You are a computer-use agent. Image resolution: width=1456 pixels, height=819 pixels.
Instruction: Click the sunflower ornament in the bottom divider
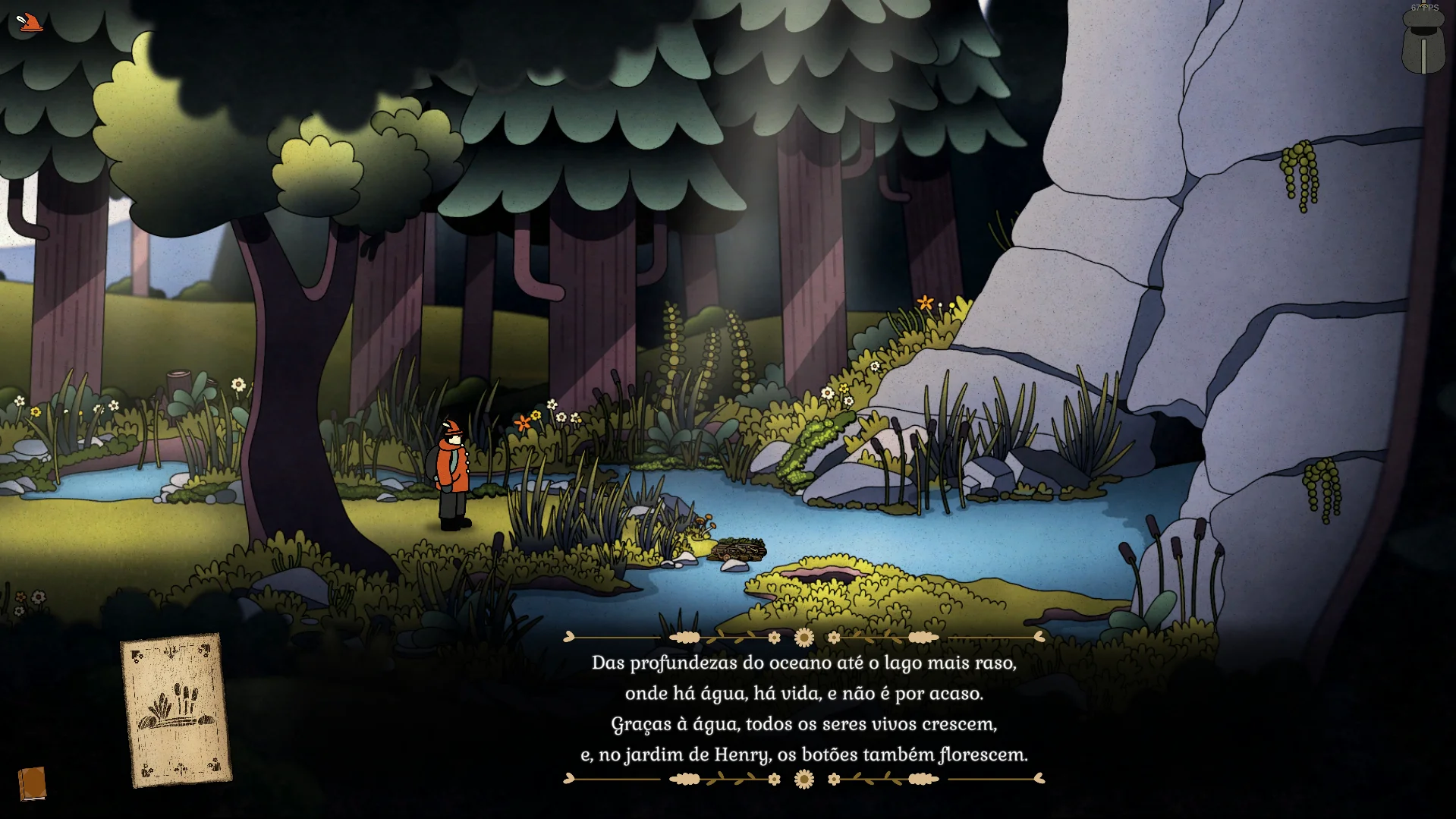click(803, 778)
